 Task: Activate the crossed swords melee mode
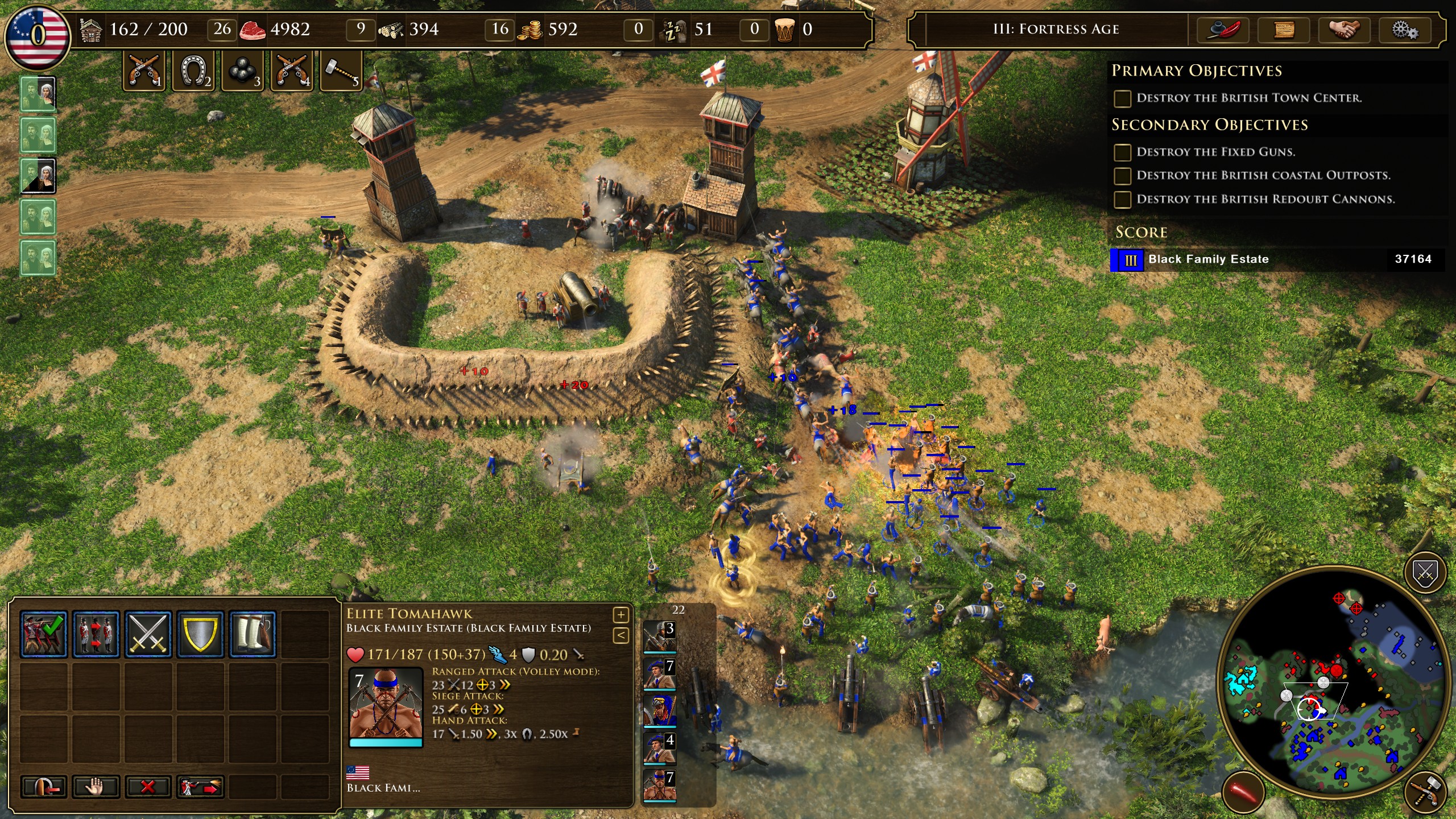coord(148,634)
